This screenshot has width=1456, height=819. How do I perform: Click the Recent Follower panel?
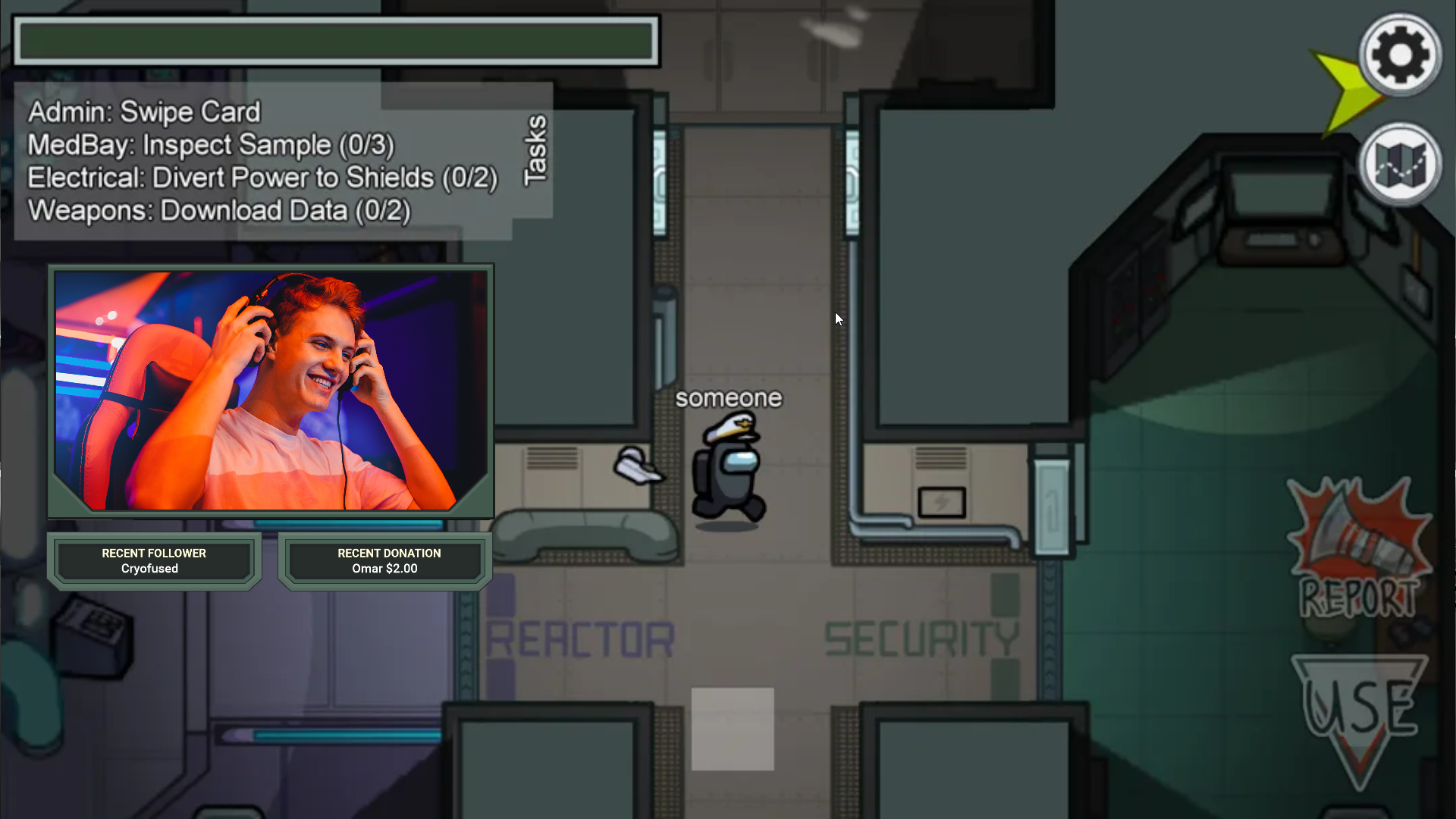(x=154, y=561)
